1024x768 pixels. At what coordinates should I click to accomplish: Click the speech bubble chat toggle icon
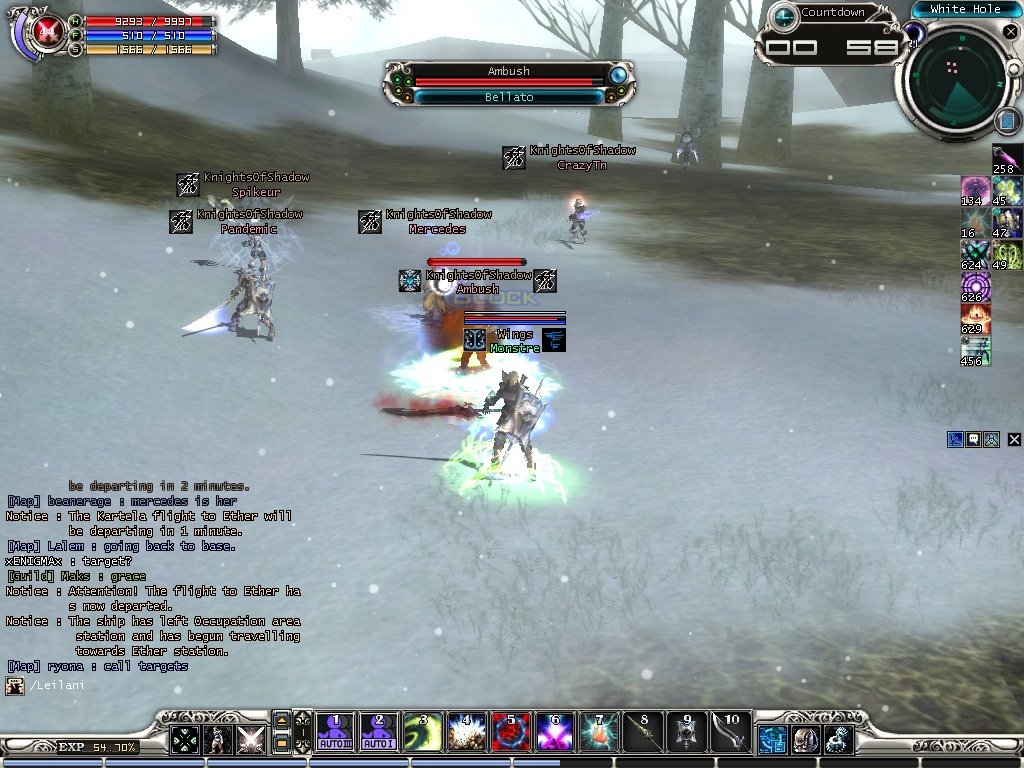click(973, 439)
